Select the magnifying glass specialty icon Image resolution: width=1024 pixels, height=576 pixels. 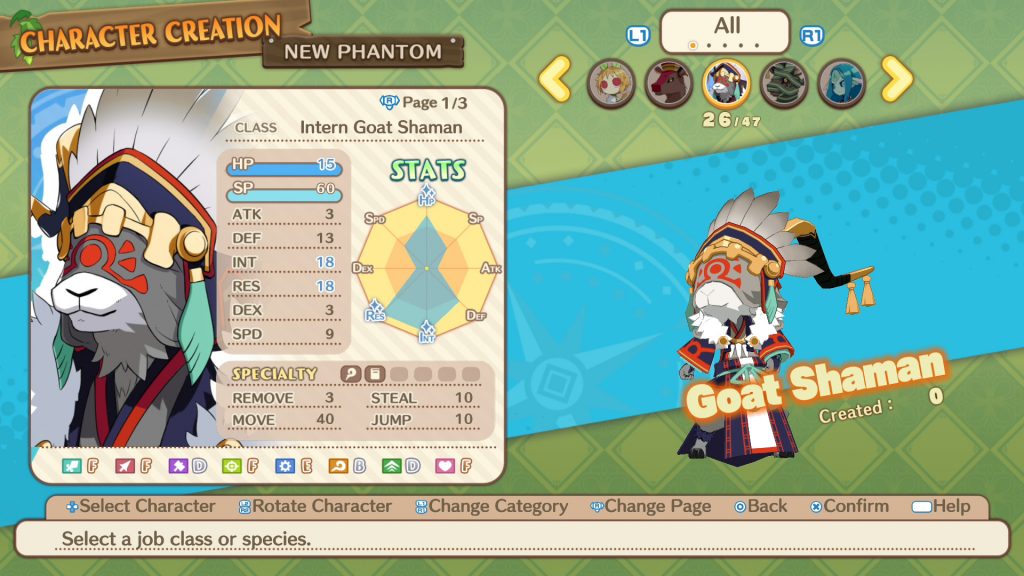[350, 374]
